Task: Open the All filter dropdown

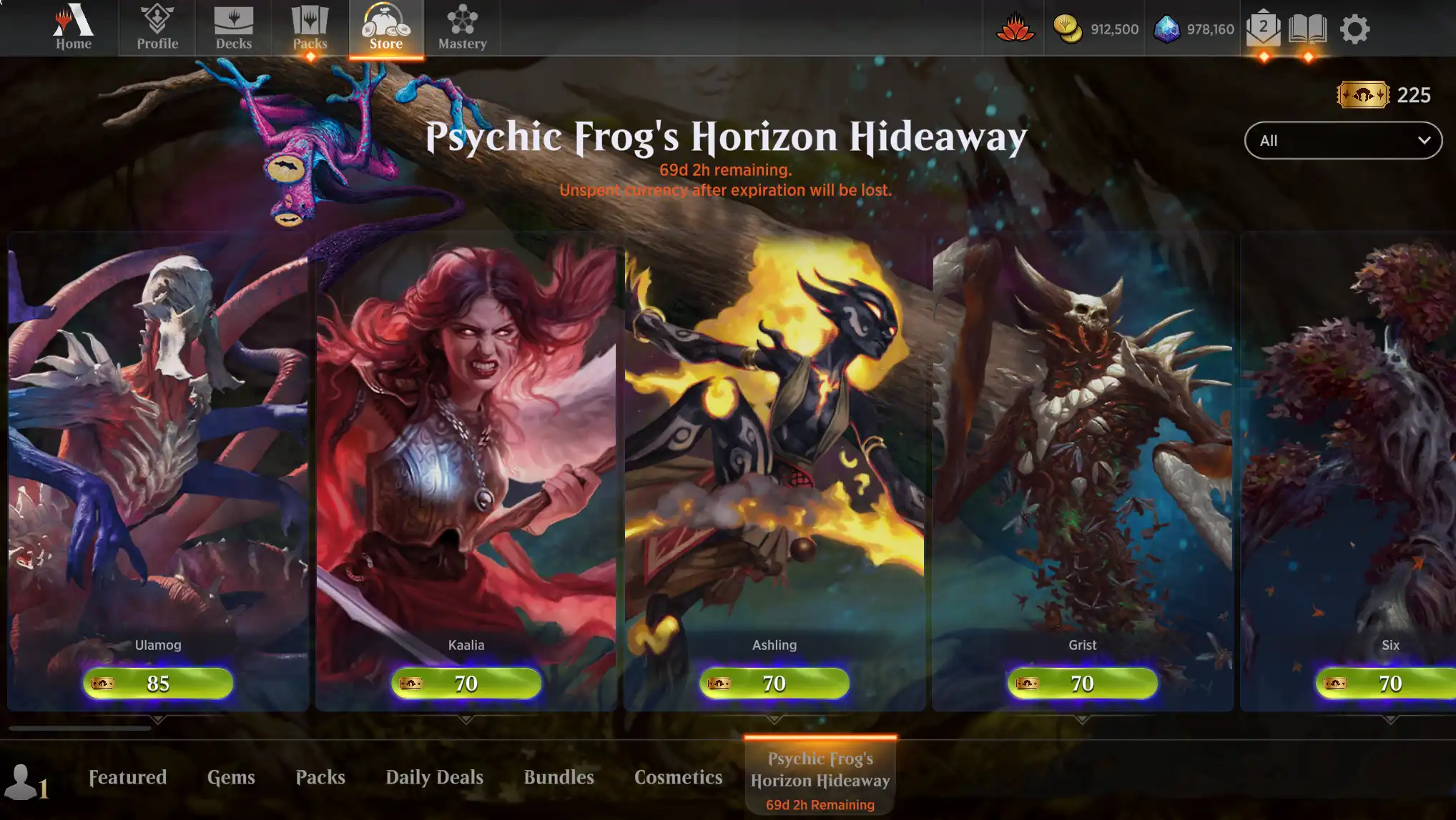Action: (x=1342, y=140)
